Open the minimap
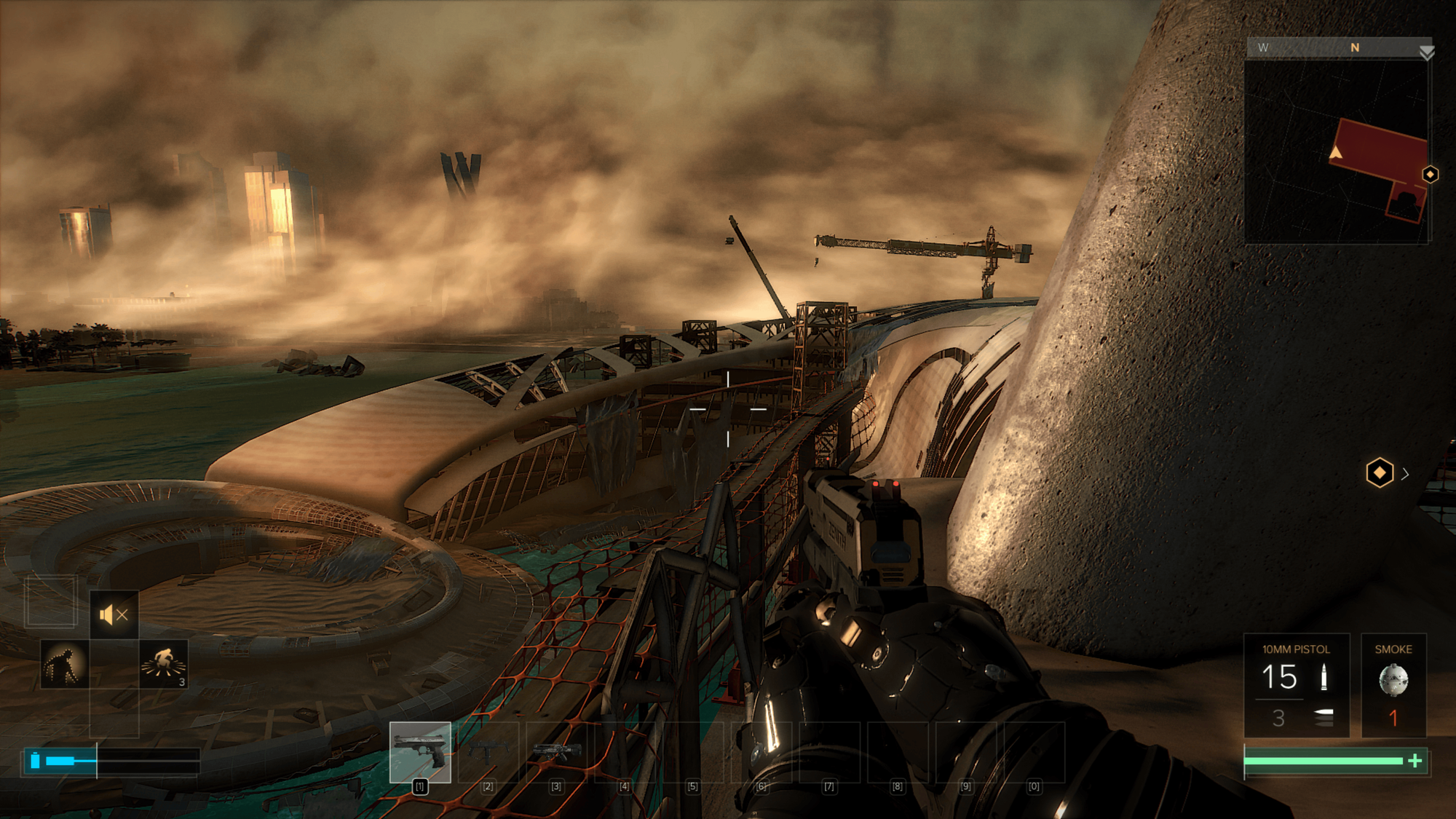Image resolution: width=1456 pixels, height=819 pixels. [x=1337, y=151]
